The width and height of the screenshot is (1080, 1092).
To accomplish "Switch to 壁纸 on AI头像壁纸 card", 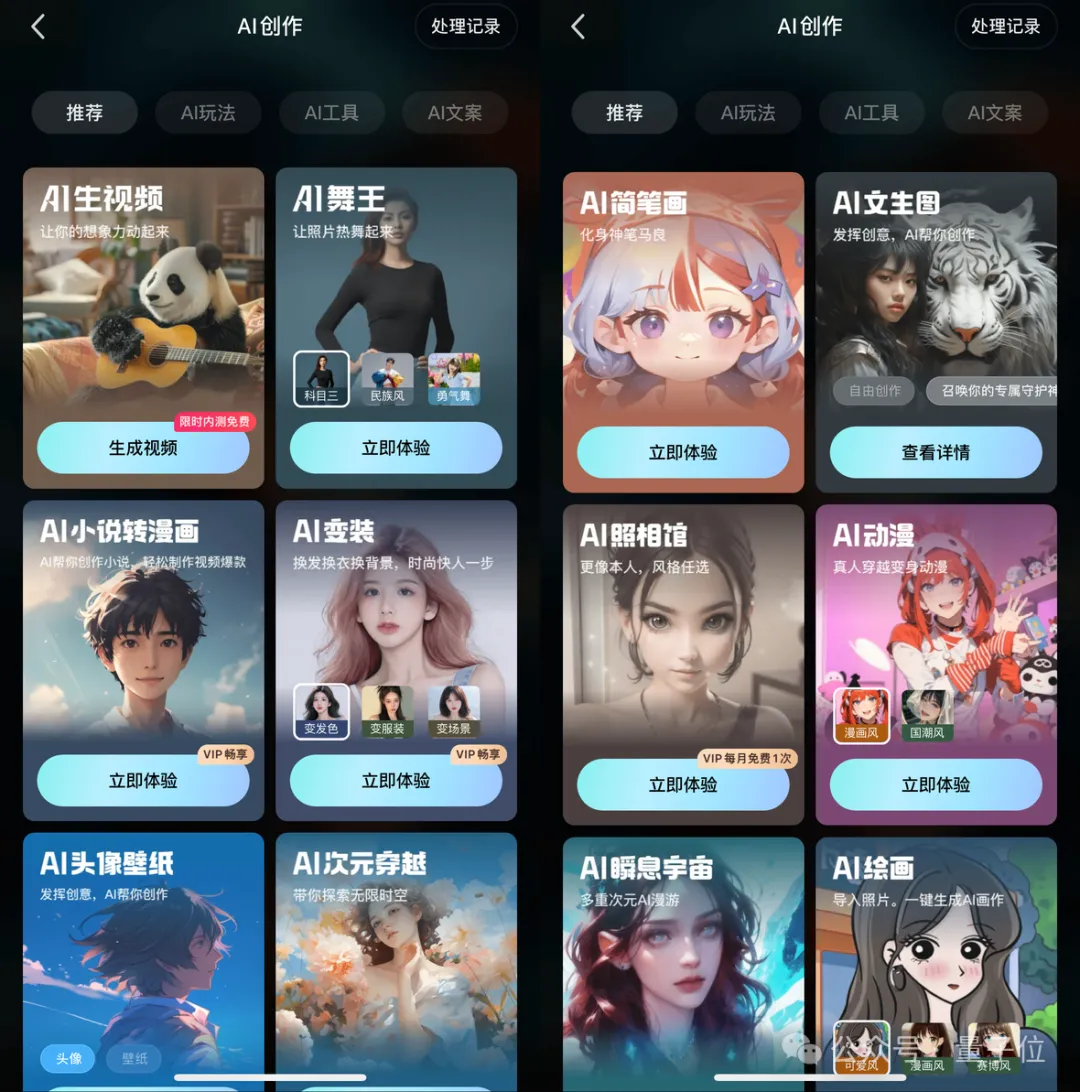I will pos(134,1058).
